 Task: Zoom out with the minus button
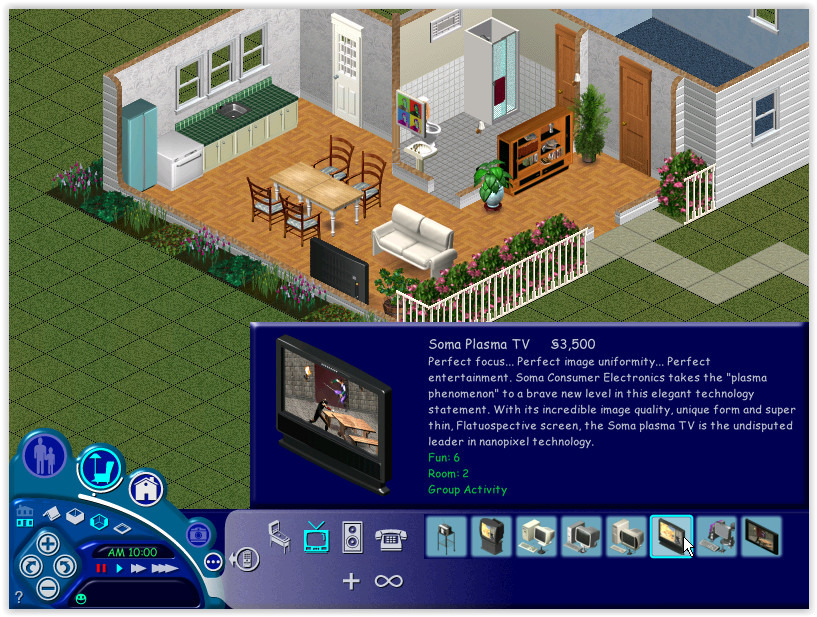[47, 588]
